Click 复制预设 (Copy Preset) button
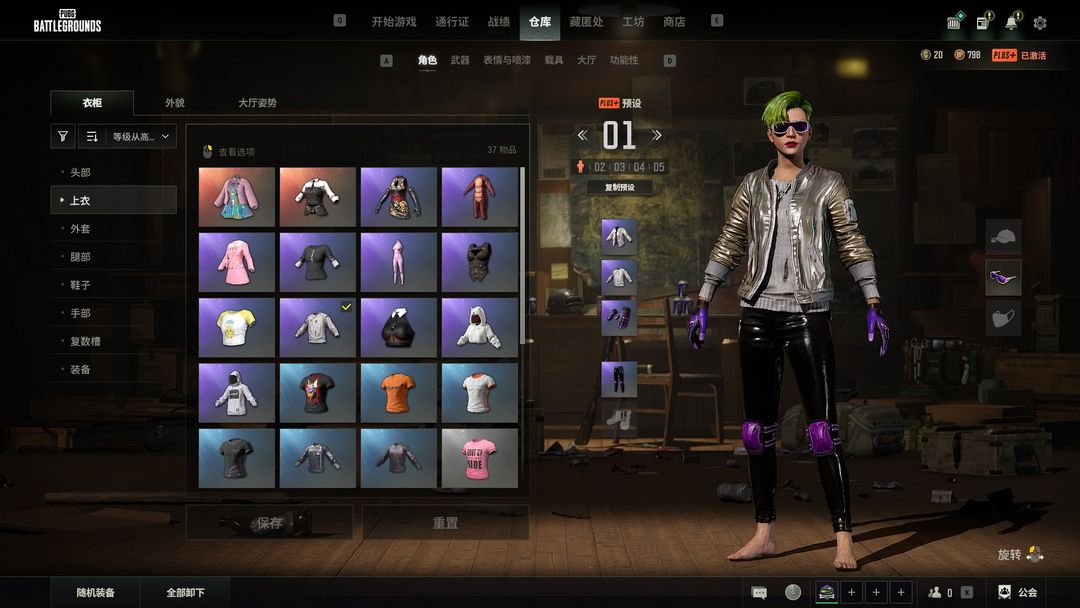Image resolution: width=1080 pixels, height=608 pixels. tap(620, 187)
